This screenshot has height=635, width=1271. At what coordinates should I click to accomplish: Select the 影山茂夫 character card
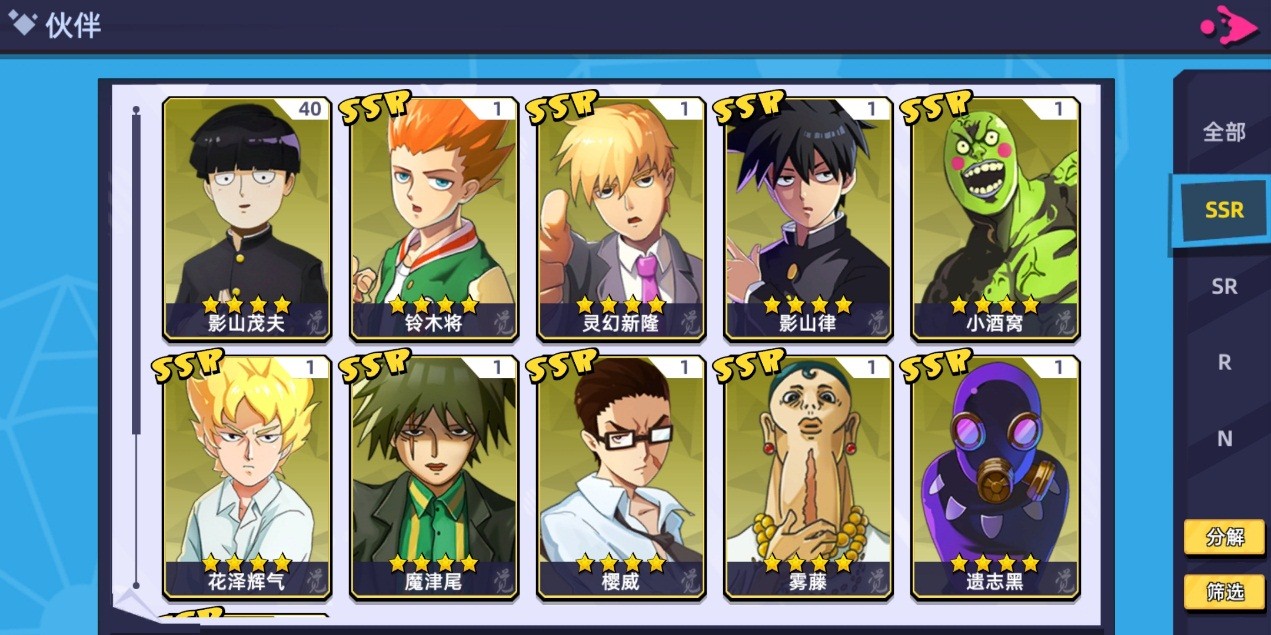pos(247,218)
